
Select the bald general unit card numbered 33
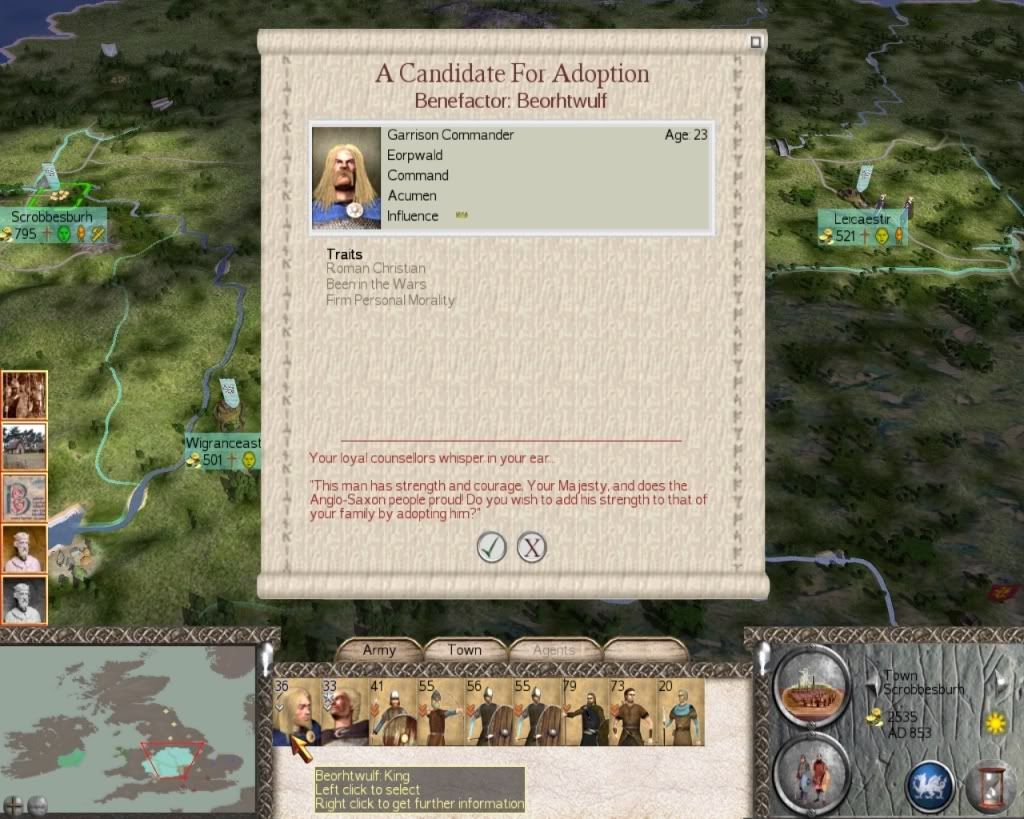[x=343, y=713]
